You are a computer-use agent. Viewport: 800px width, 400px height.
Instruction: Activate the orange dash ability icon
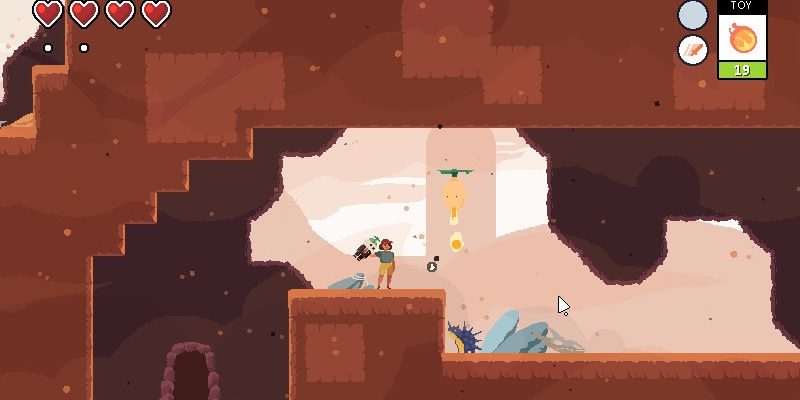point(692,50)
